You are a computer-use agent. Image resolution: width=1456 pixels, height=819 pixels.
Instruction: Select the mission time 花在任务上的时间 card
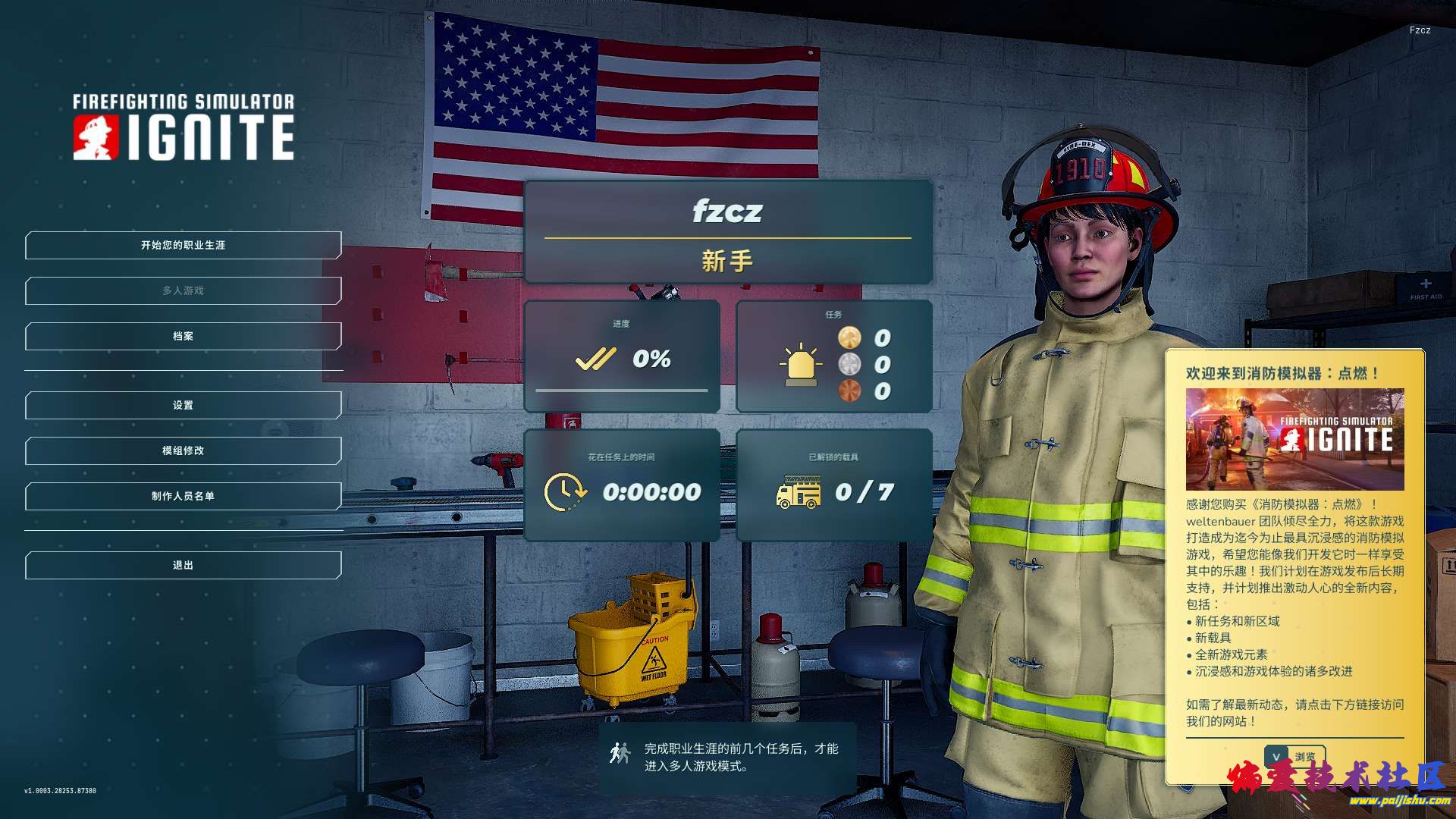pyautogui.click(x=622, y=485)
